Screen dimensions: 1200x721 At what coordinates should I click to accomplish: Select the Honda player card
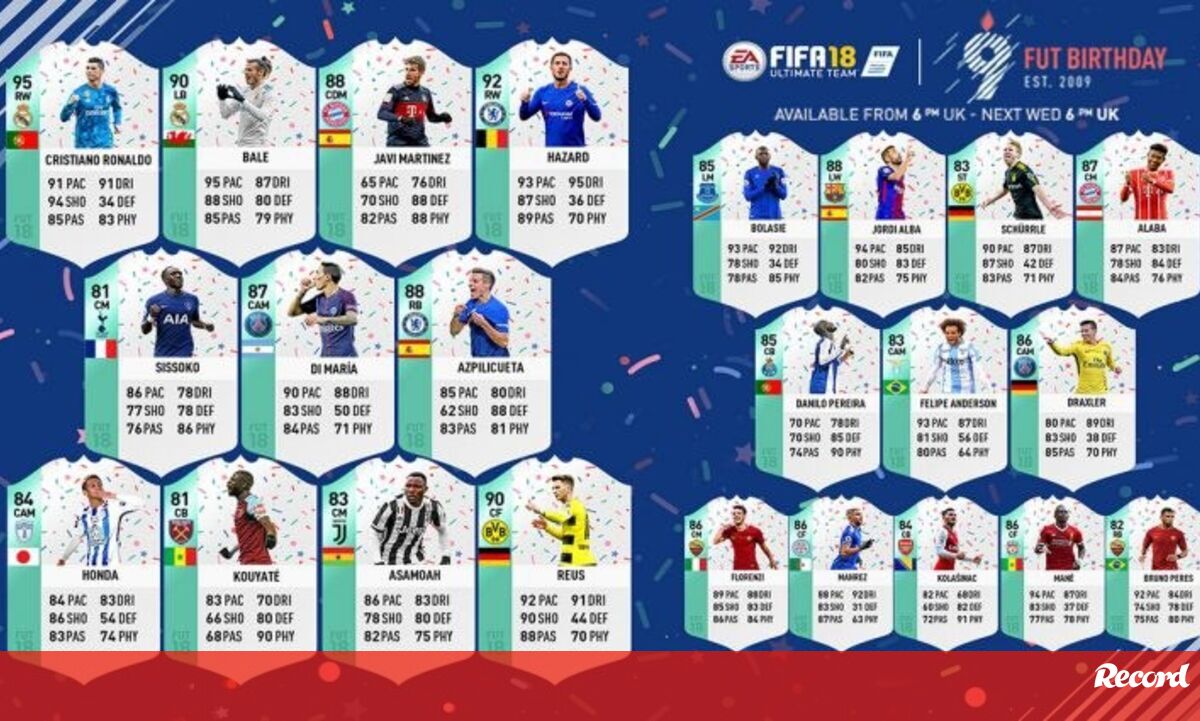pyautogui.click(x=83, y=560)
